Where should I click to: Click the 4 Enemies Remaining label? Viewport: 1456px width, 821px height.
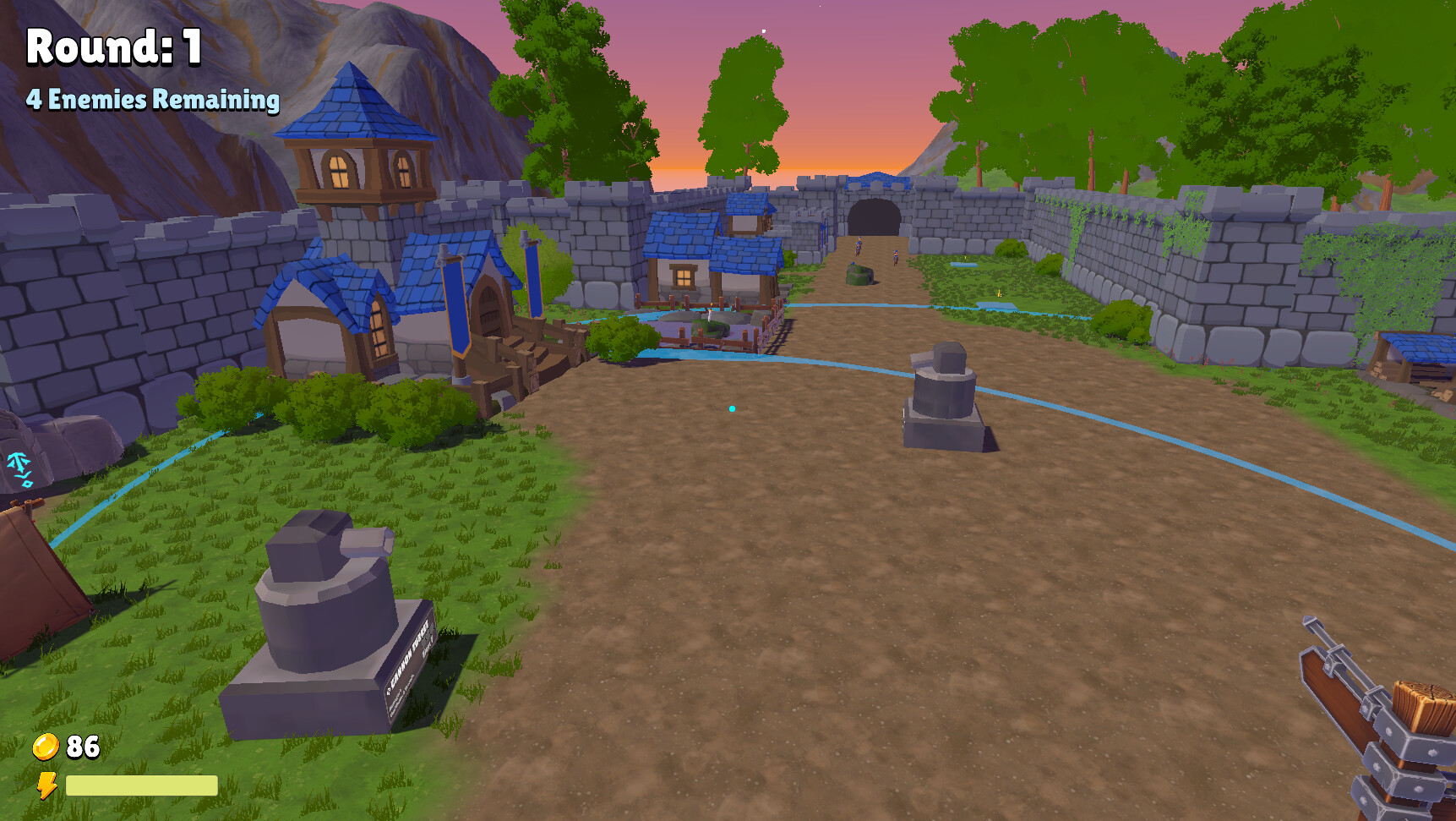152,100
